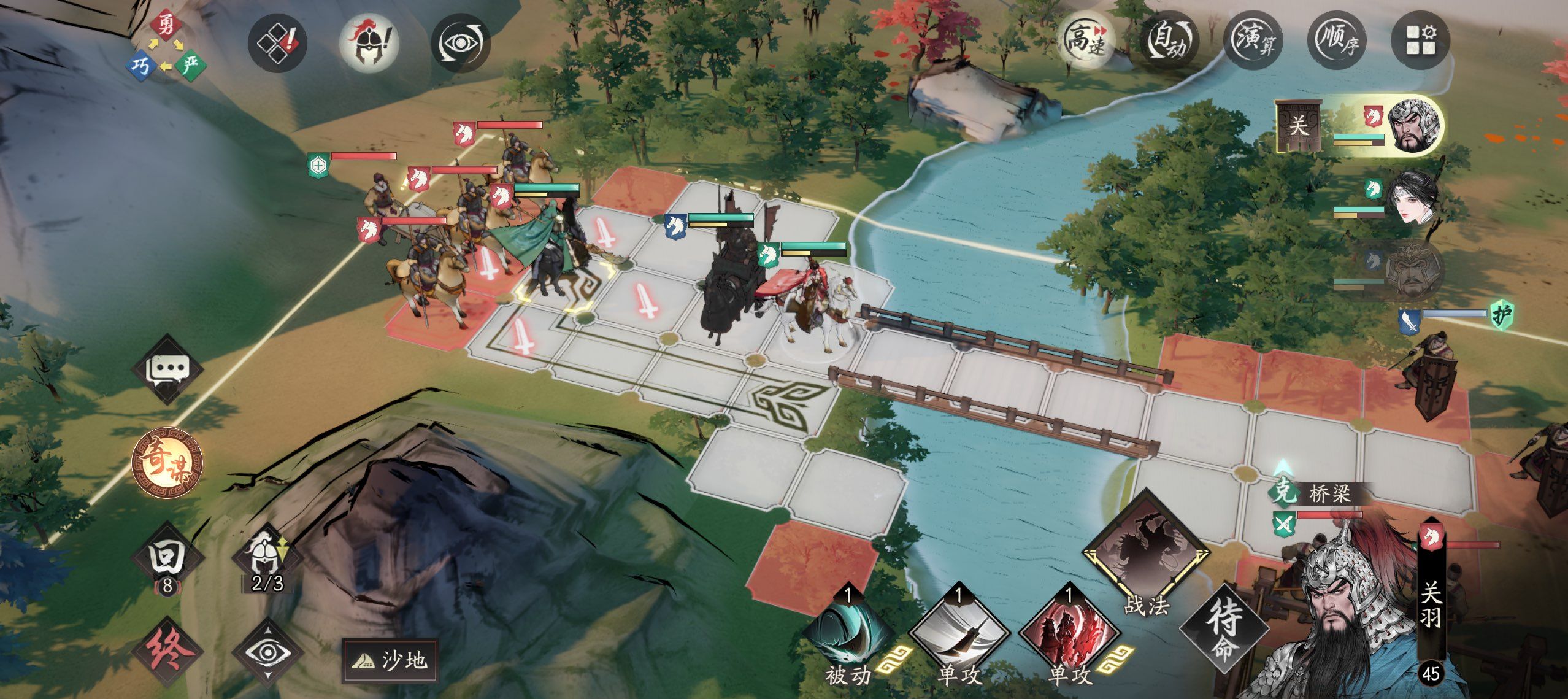1568x699 pixels.
Task: Toggle the top eye view icon
Action: tap(461, 43)
